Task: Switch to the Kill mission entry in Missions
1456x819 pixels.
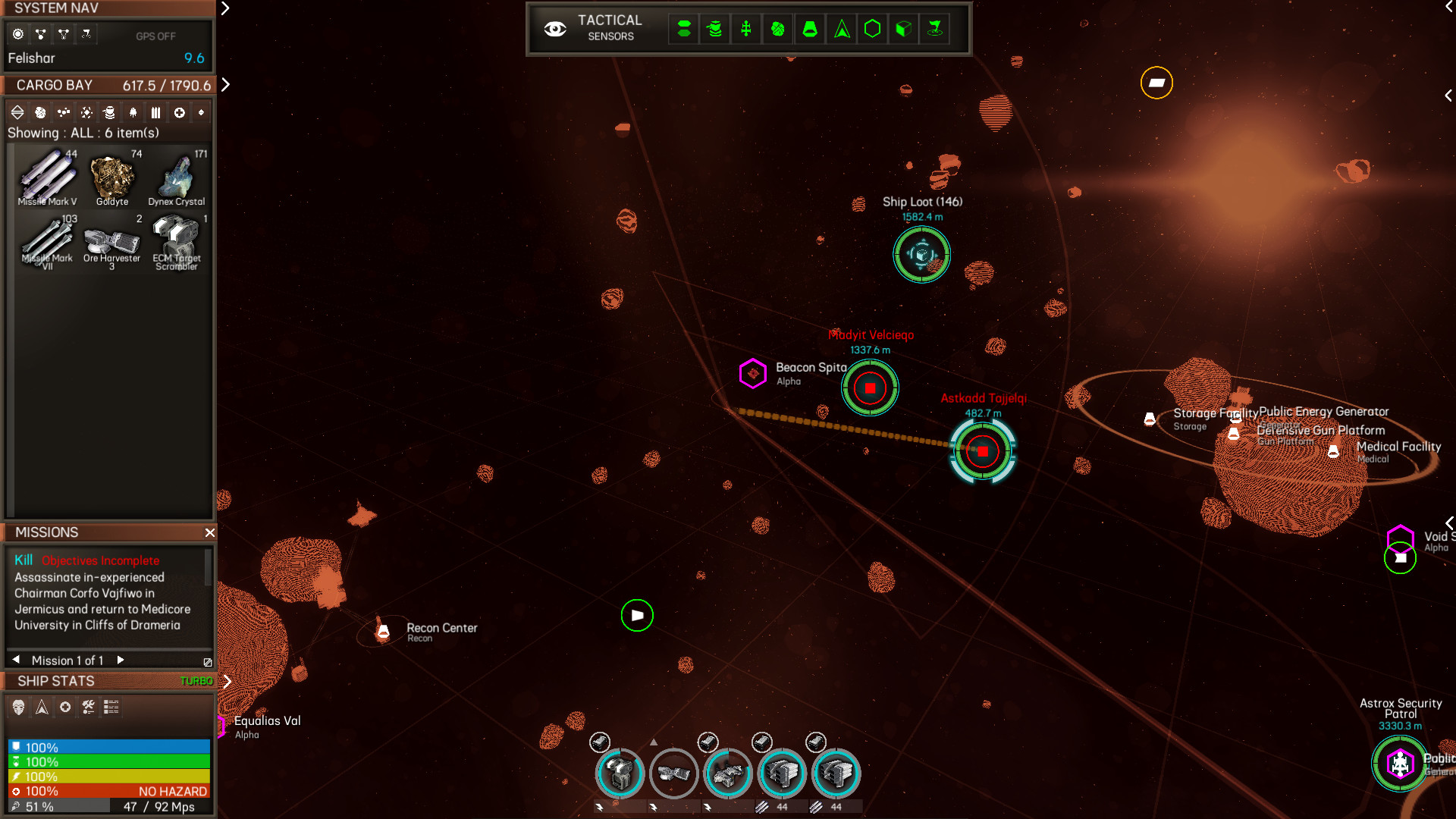Action: click(24, 560)
